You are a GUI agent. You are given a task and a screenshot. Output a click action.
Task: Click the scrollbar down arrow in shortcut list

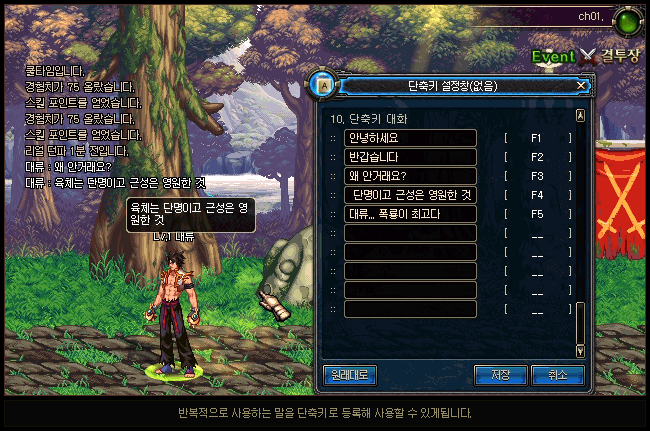coord(580,351)
